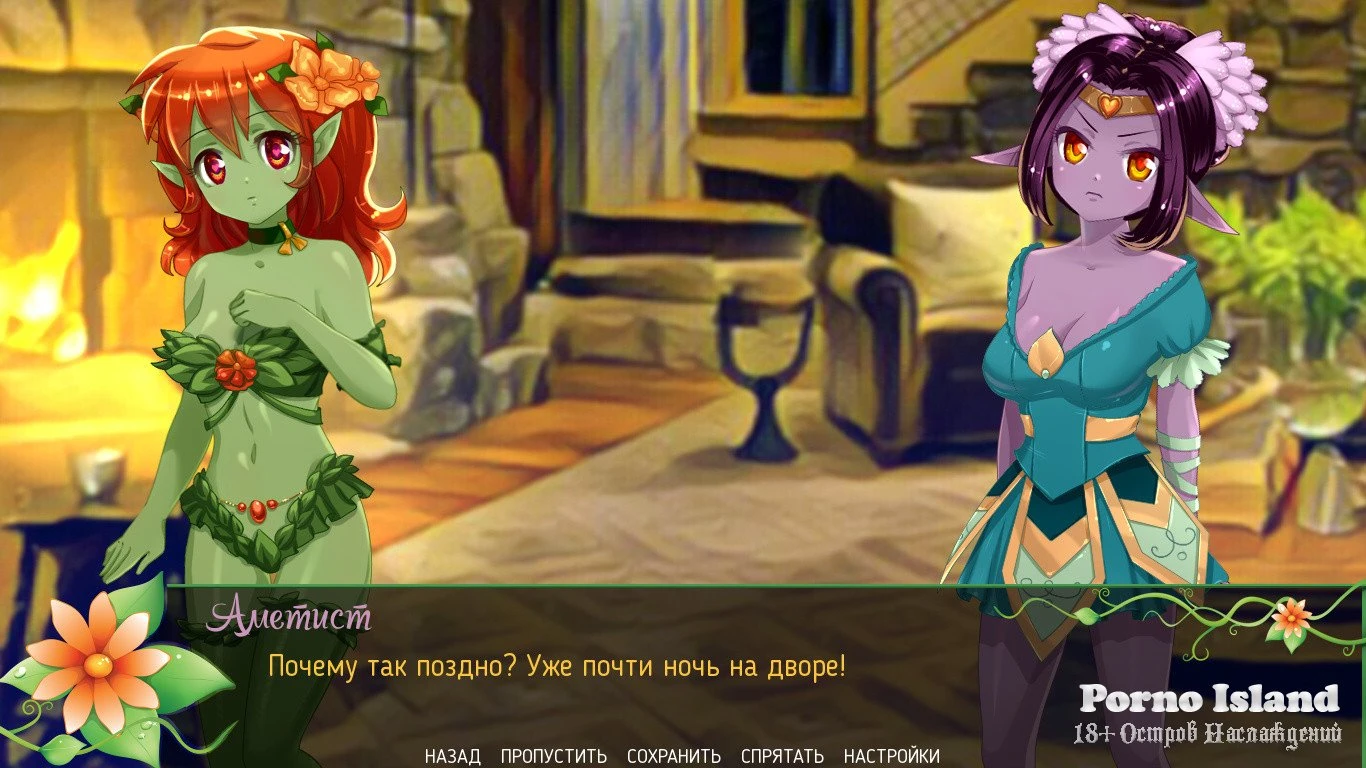1366x768 pixels.
Task: Open the НАСТРОЙКИ settings menu
Action: 891,756
